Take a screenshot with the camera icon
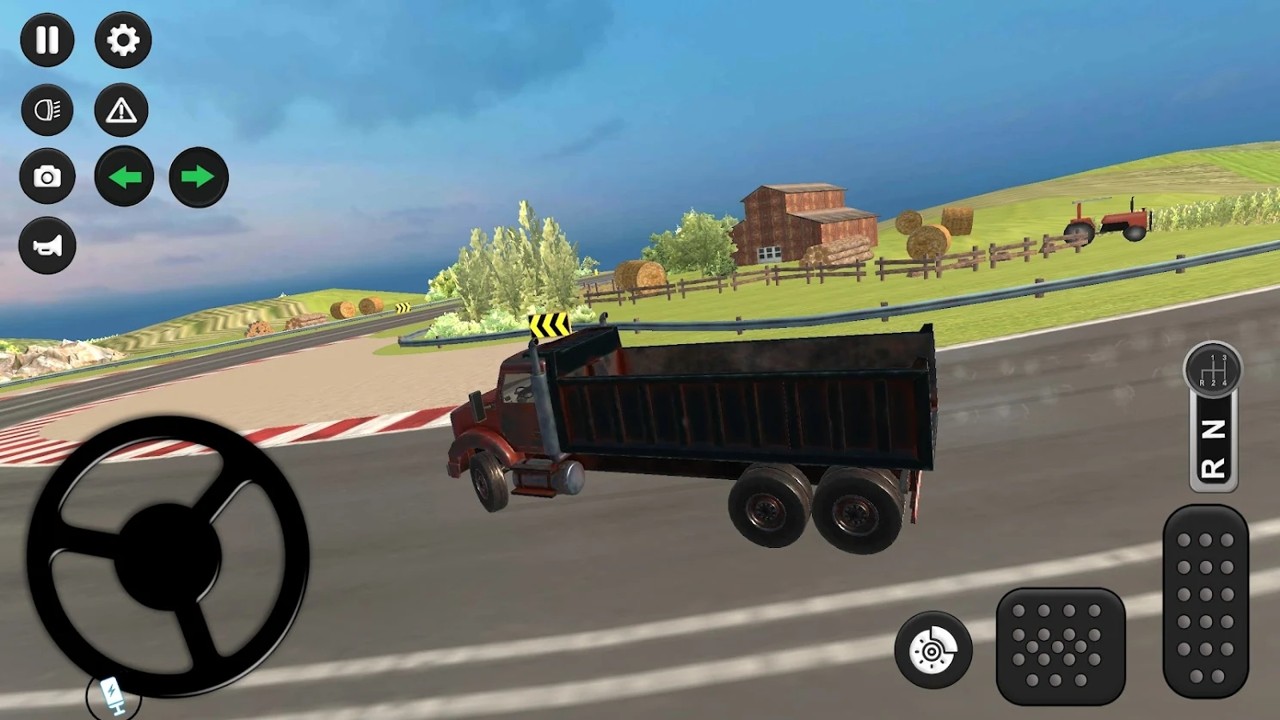Viewport: 1280px width, 720px height. (46, 176)
